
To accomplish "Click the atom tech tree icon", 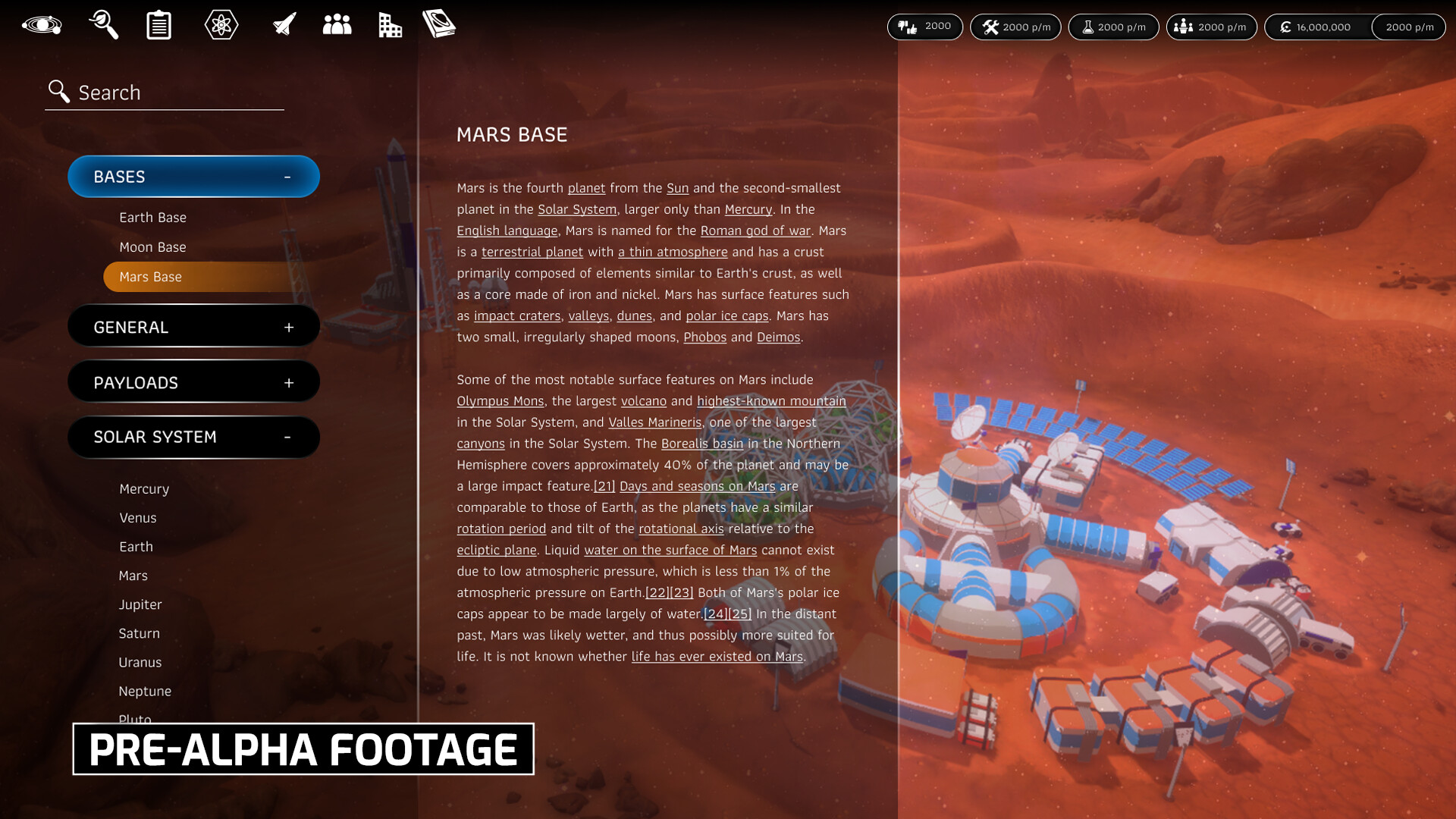I will pos(221,24).
